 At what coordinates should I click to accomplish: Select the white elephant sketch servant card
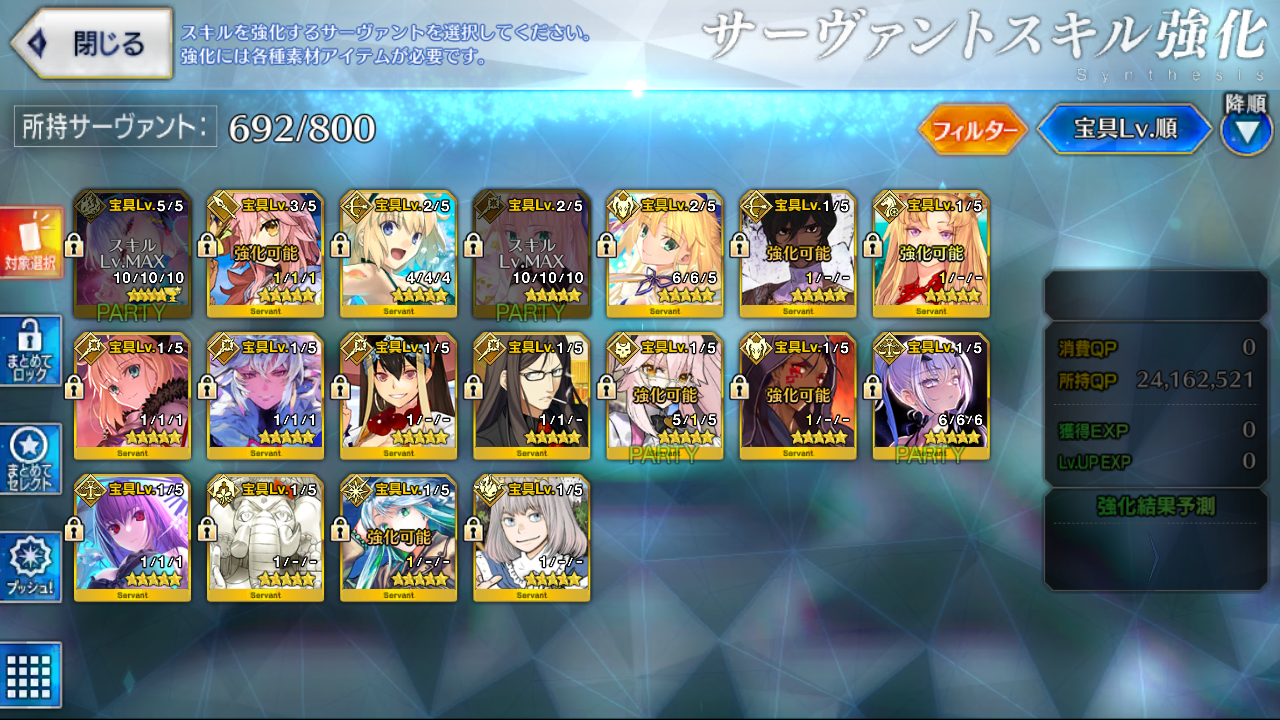click(x=266, y=539)
